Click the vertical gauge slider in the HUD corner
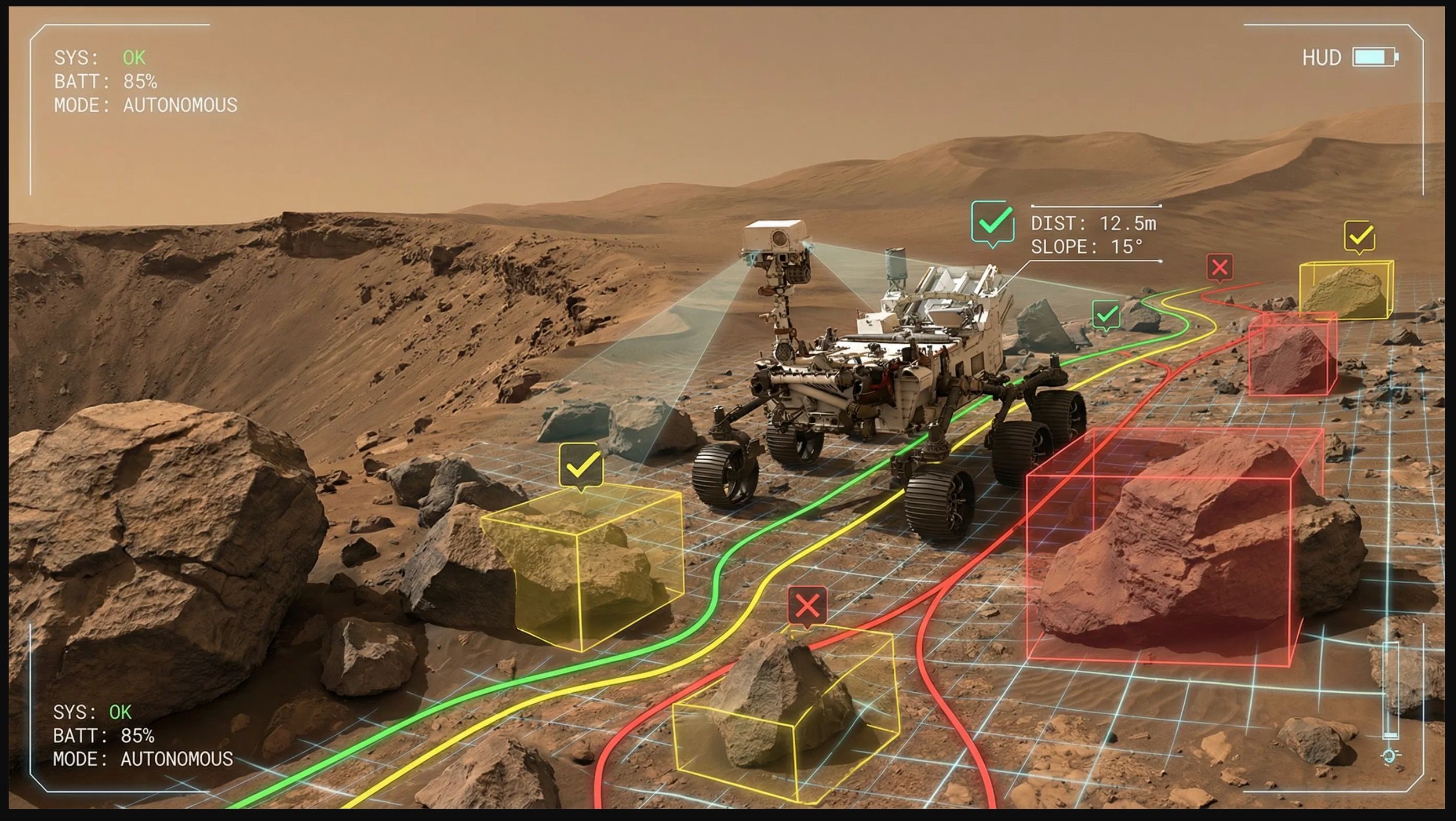This screenshot has width=1456, height=821. (1391, 690)
